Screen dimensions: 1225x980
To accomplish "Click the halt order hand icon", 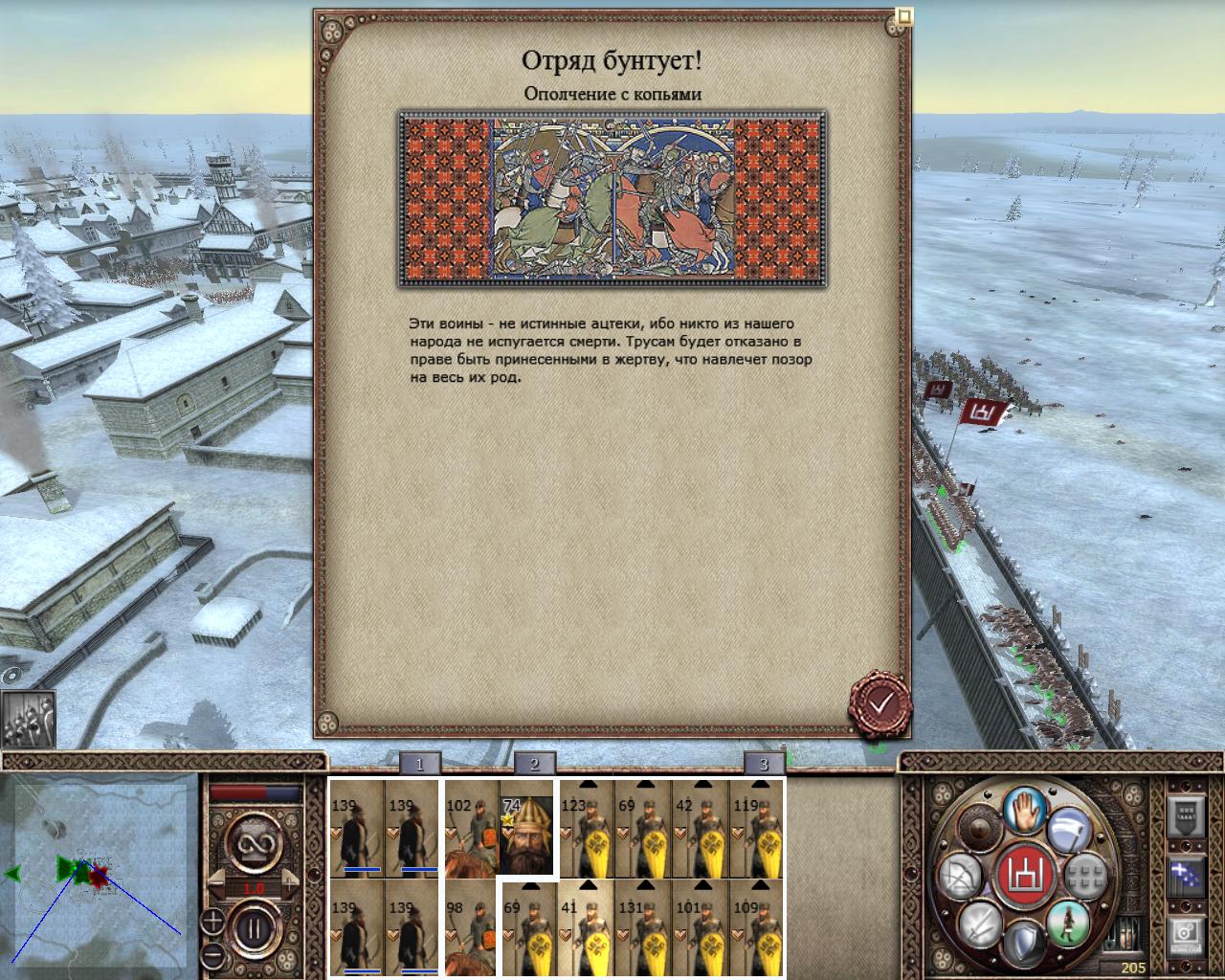I will pyautogui.click(x=1026, y=808).
